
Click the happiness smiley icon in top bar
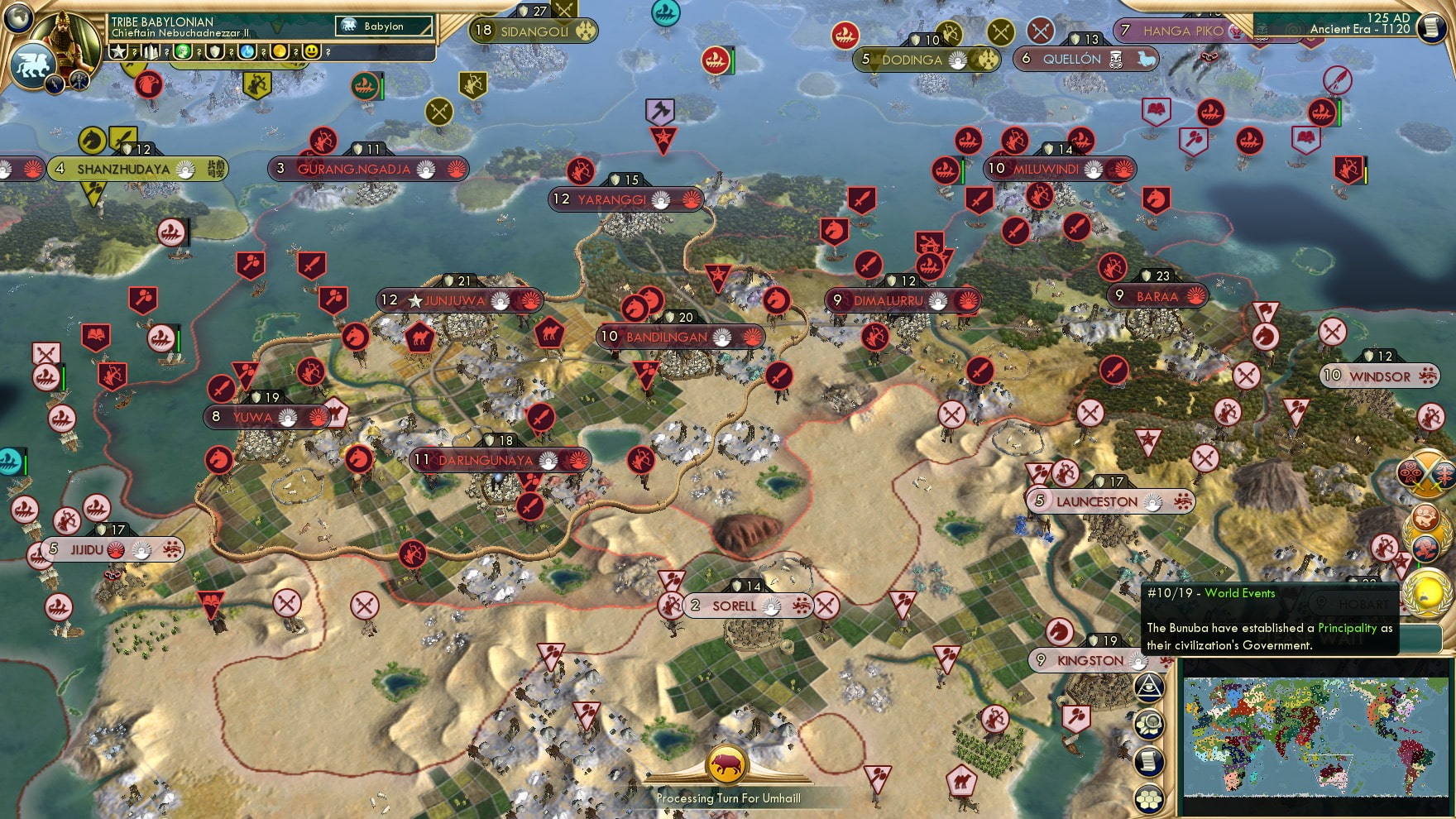pos(312,51)
